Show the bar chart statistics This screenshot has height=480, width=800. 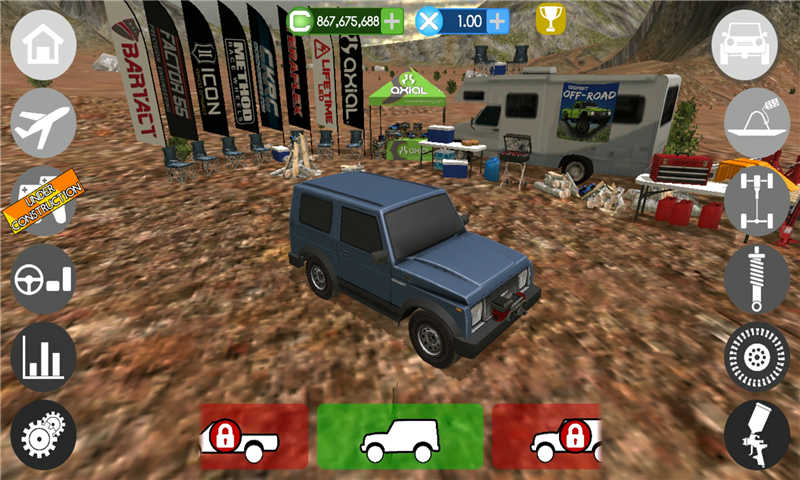coord(43,357)
